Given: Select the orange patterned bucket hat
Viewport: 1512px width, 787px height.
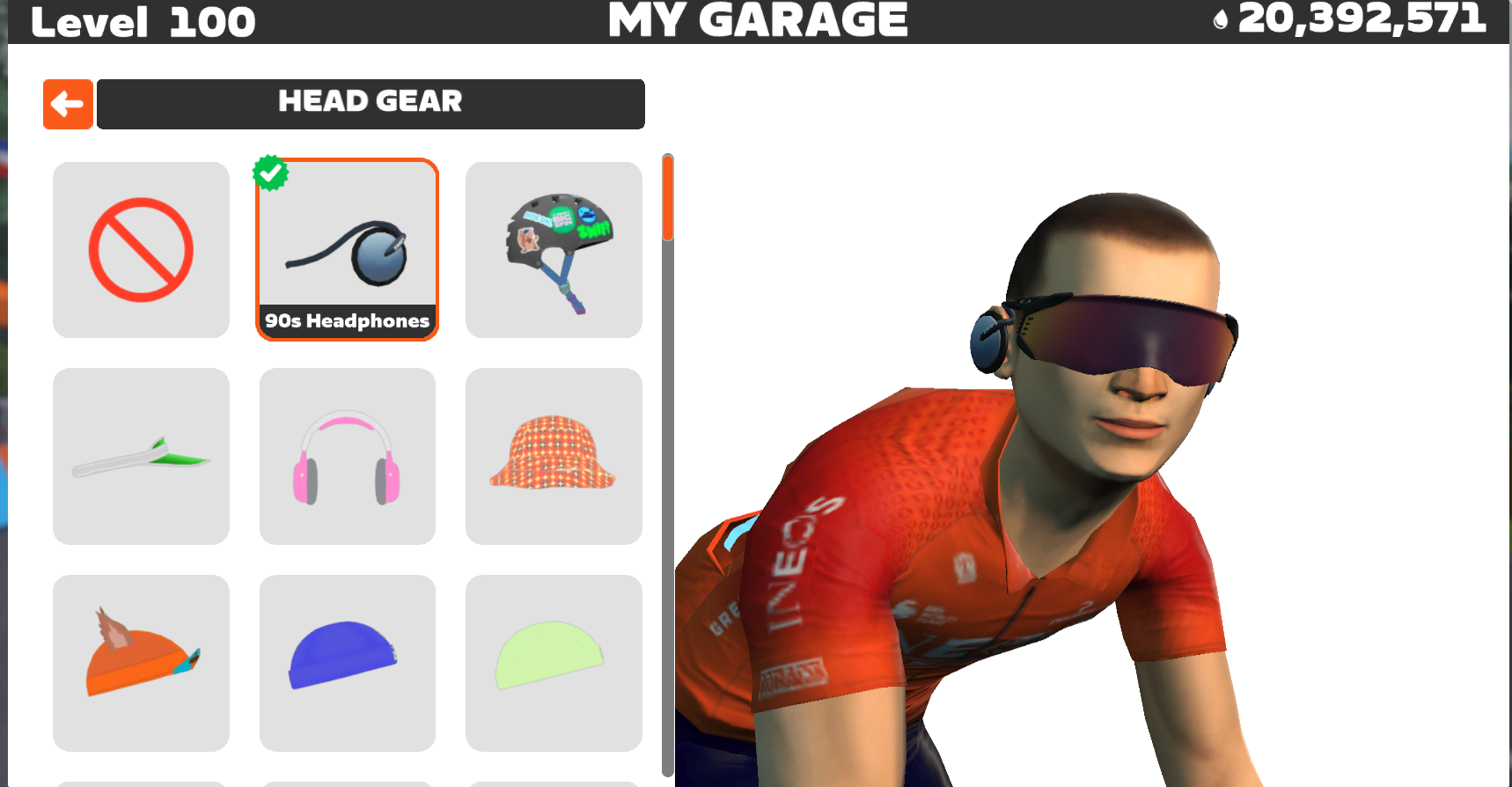Looking at the screenshot, I should pyautogui.click(x=554, y=456).
